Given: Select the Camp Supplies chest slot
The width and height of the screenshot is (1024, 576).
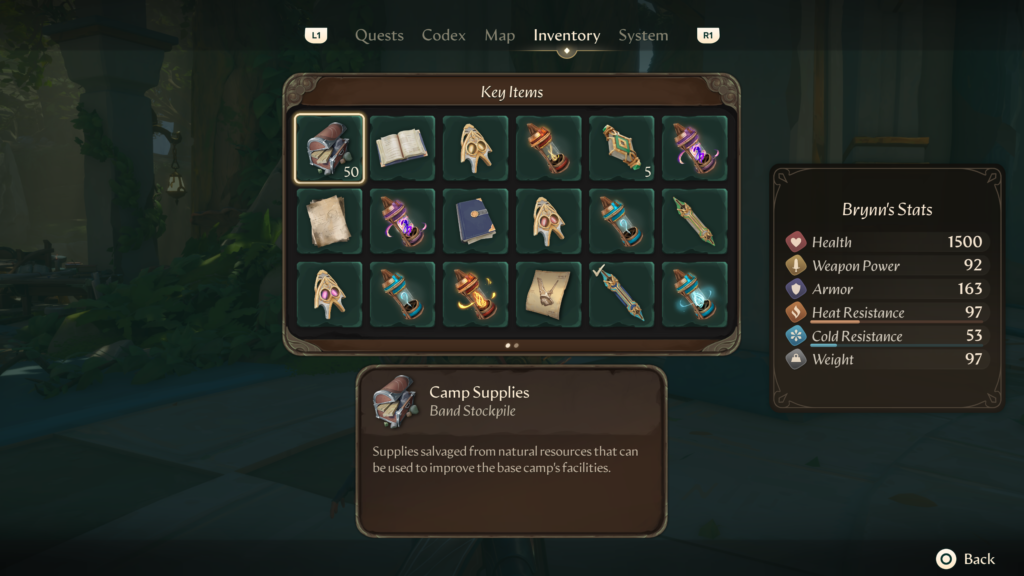Looking at the screenshot, I should click(329, 148).
